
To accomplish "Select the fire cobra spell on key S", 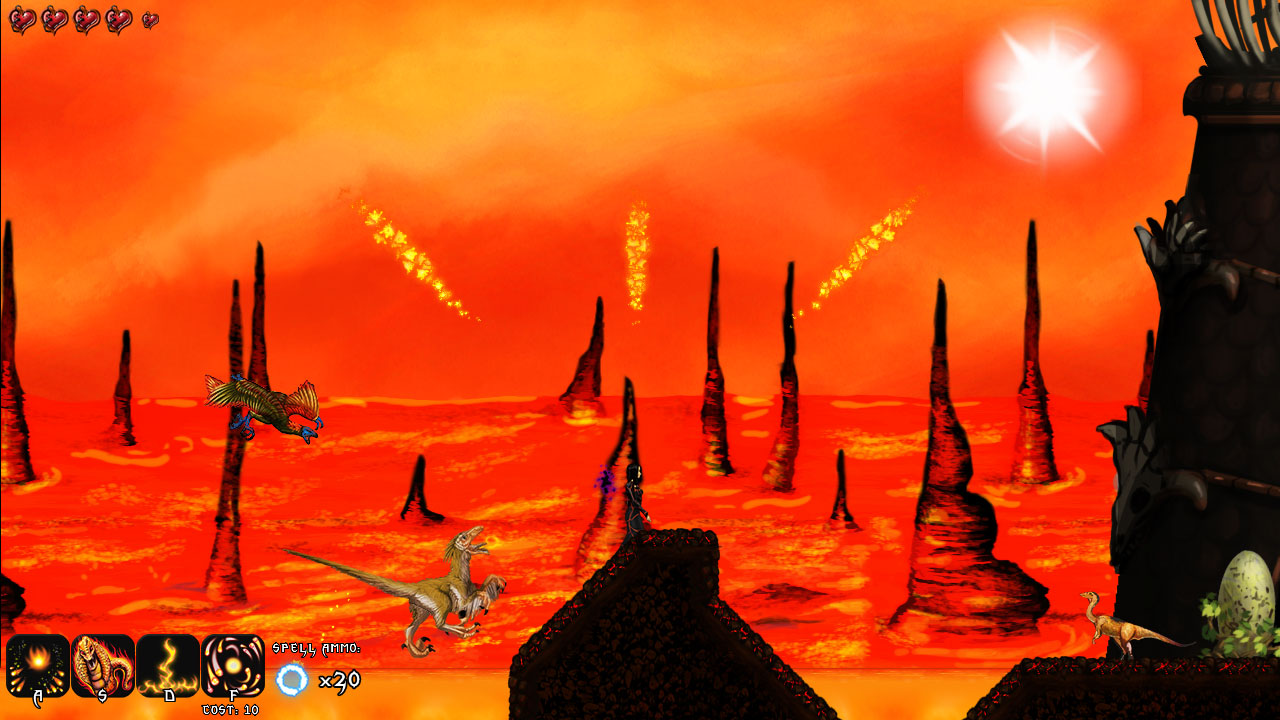I will pyautogui.click(x=104, y=665).
